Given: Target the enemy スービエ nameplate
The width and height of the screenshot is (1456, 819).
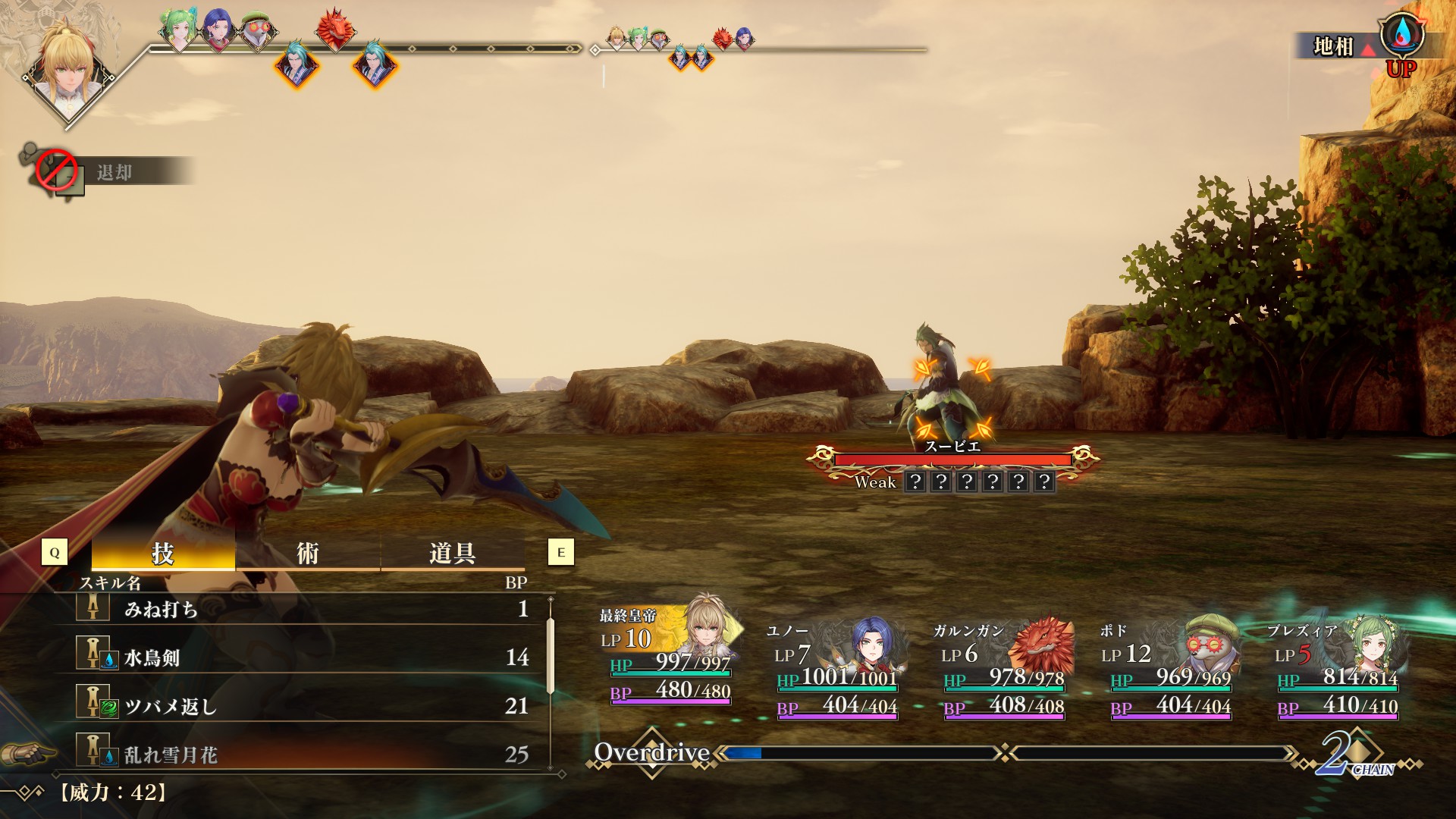Looking at the screenshot, I should tap(952, 447).
